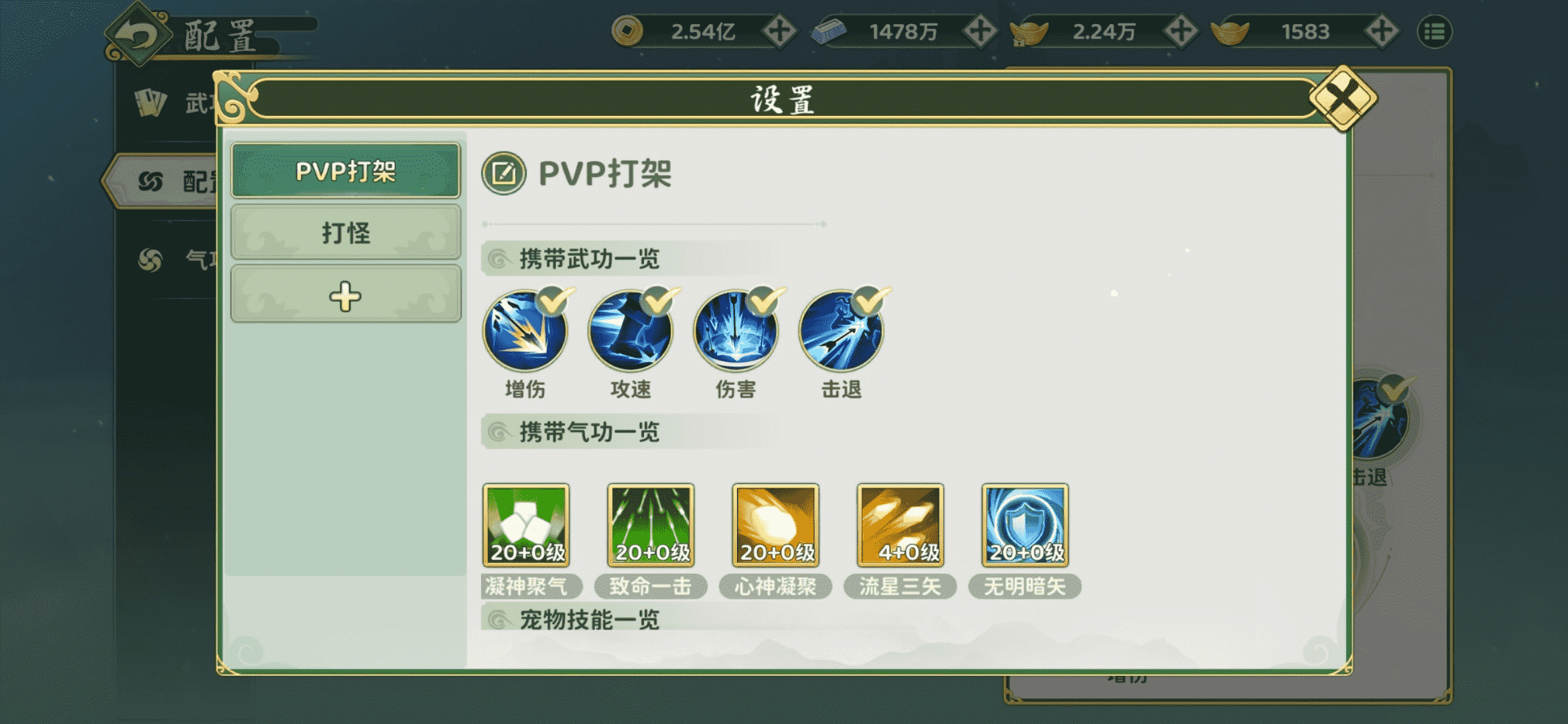Switch to the 打怪 configuration tab

pos(346,233)
